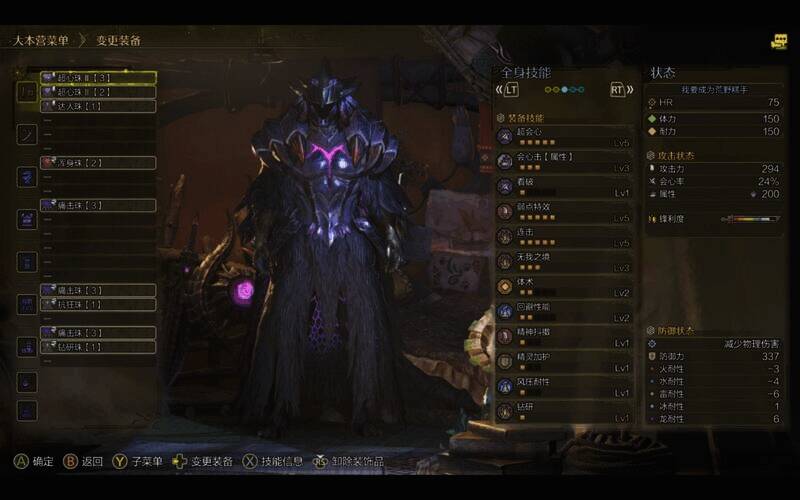Select the 抗狂珠【1】 decoration slot

[x=97, y=304]
